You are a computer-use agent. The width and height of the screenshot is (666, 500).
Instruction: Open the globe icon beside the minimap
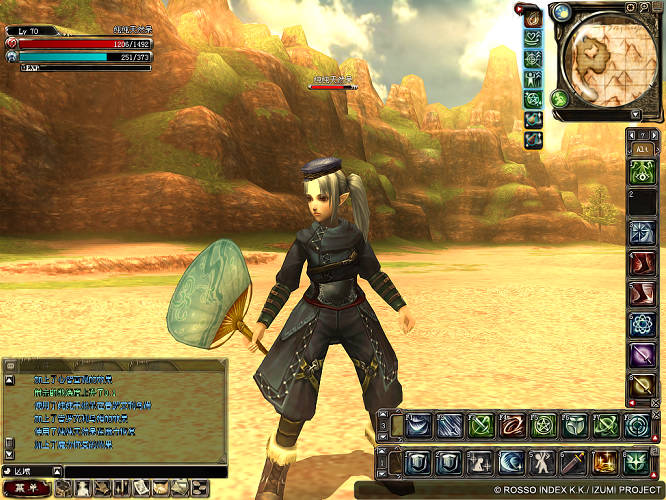pyautogui.click(x=561, y=13)
